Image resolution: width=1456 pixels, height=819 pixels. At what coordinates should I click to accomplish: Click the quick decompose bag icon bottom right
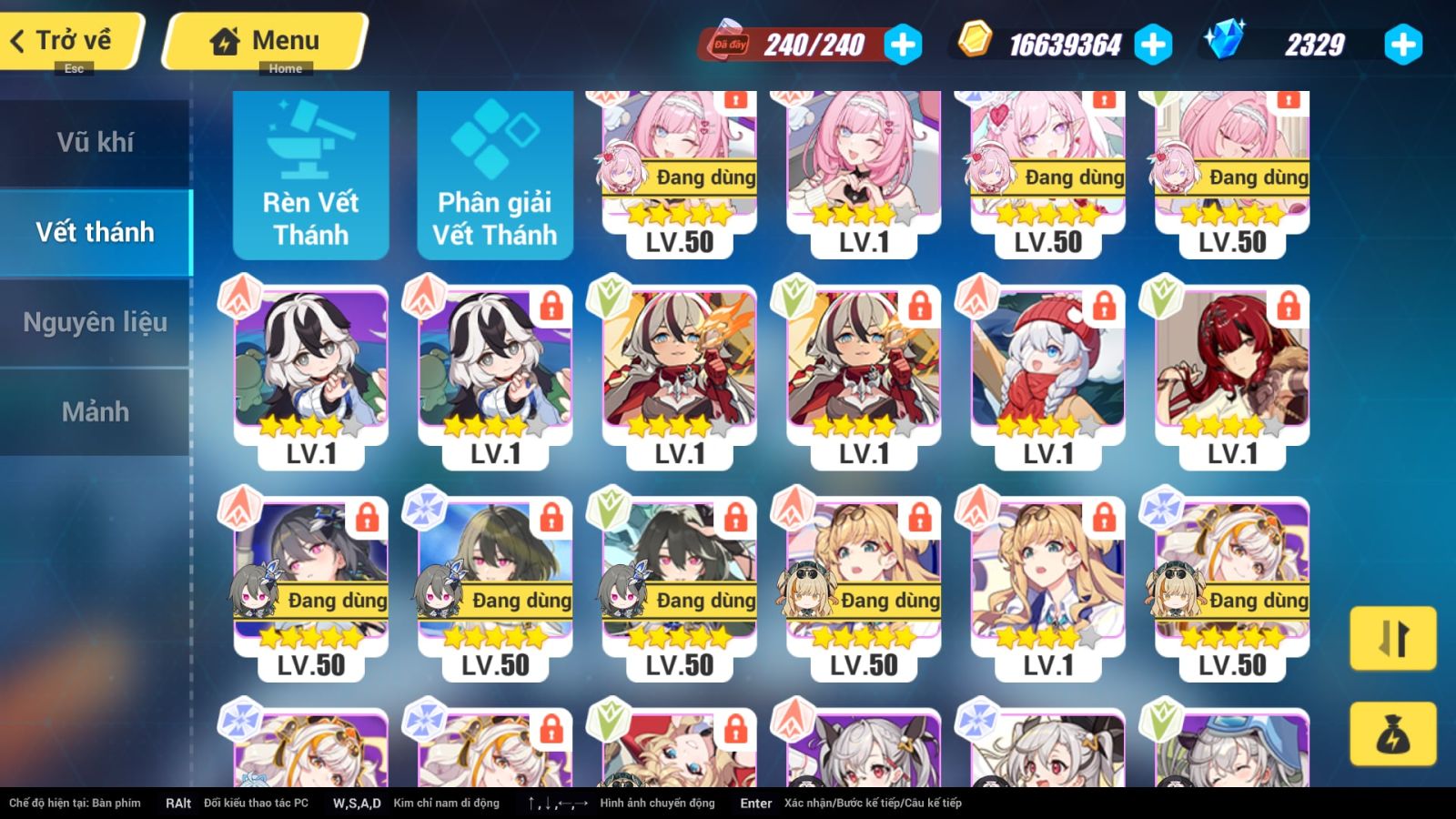(x=1393, y=734)
